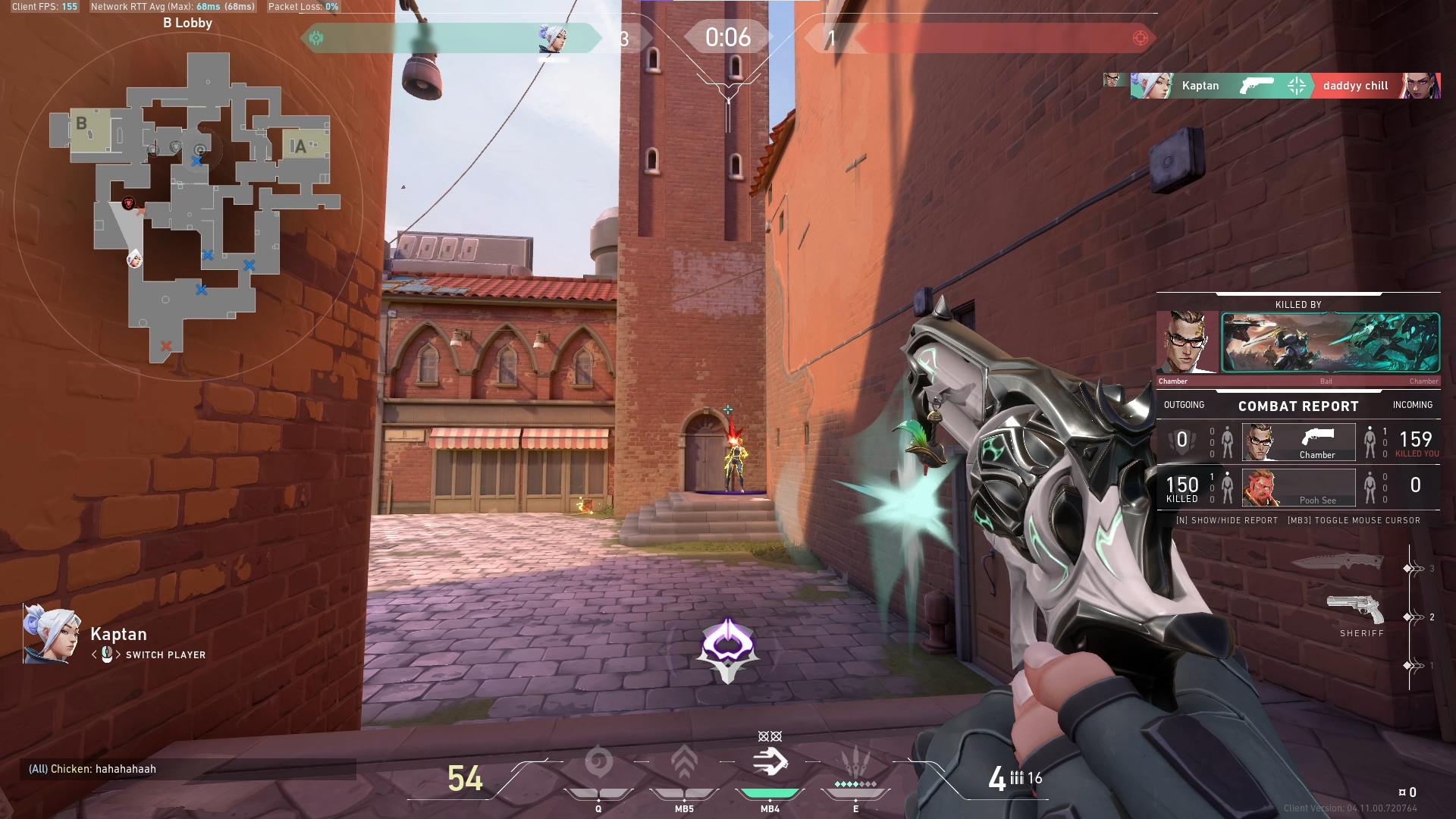The height and width of the screenshot is (819, 1456).
Task: Open the chat message box
Action: tap(188, 769)
